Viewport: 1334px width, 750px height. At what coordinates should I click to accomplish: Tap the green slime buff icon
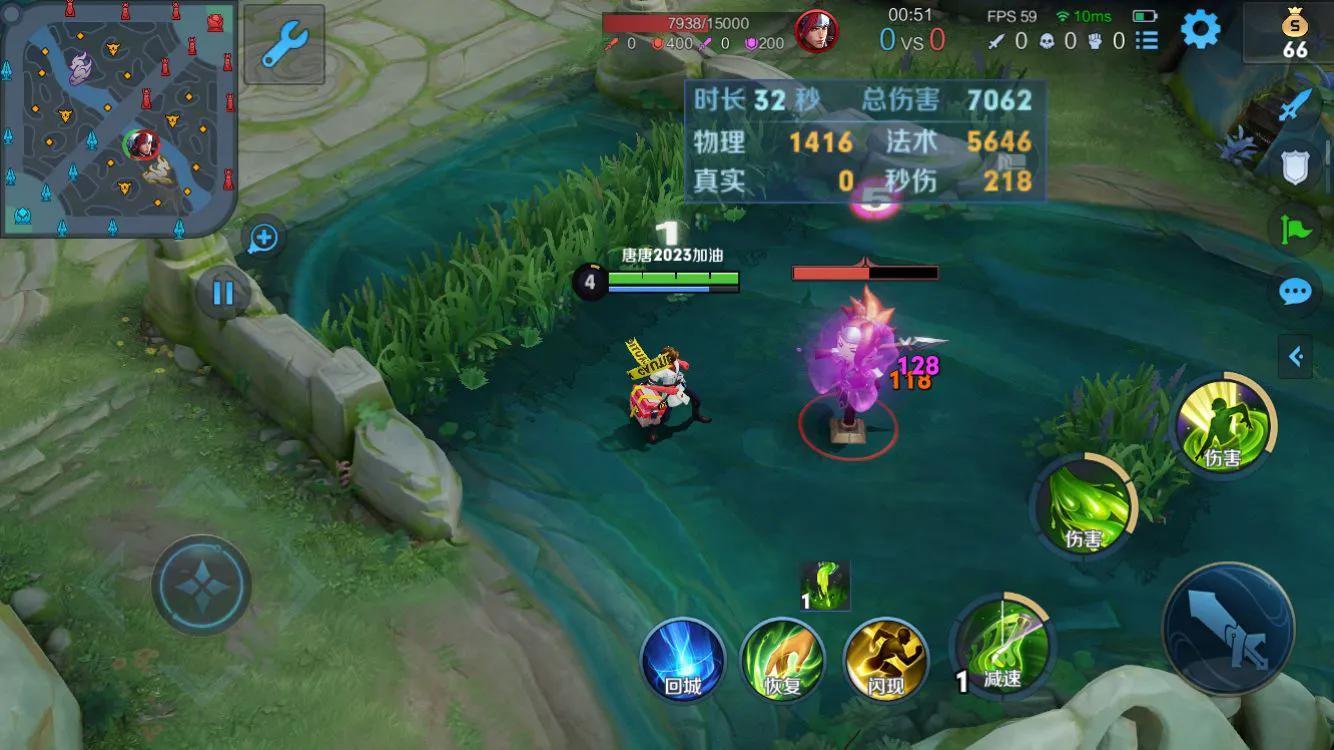click(x=826, y=586)
